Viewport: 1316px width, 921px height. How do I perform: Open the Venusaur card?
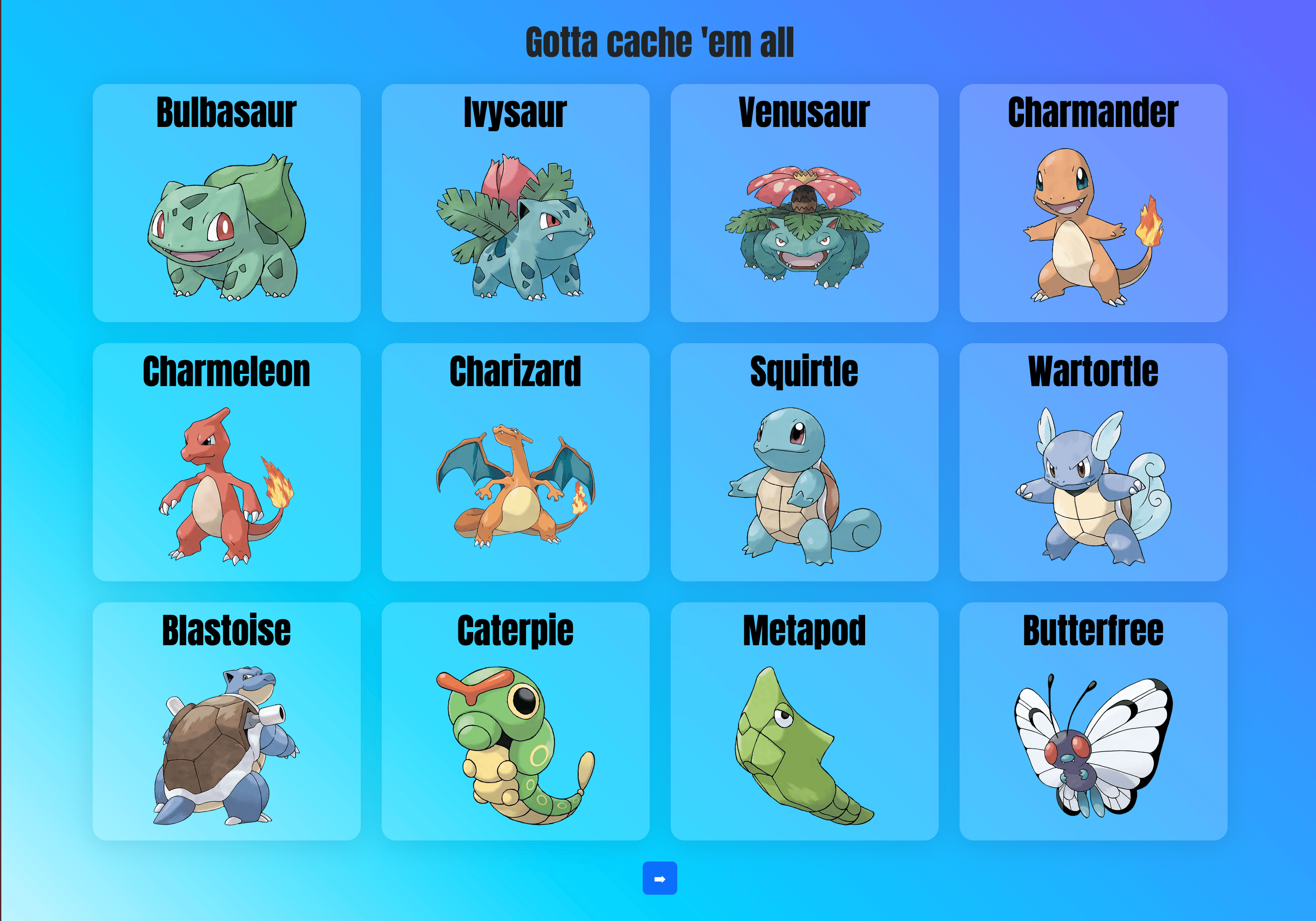pos(804,204)
